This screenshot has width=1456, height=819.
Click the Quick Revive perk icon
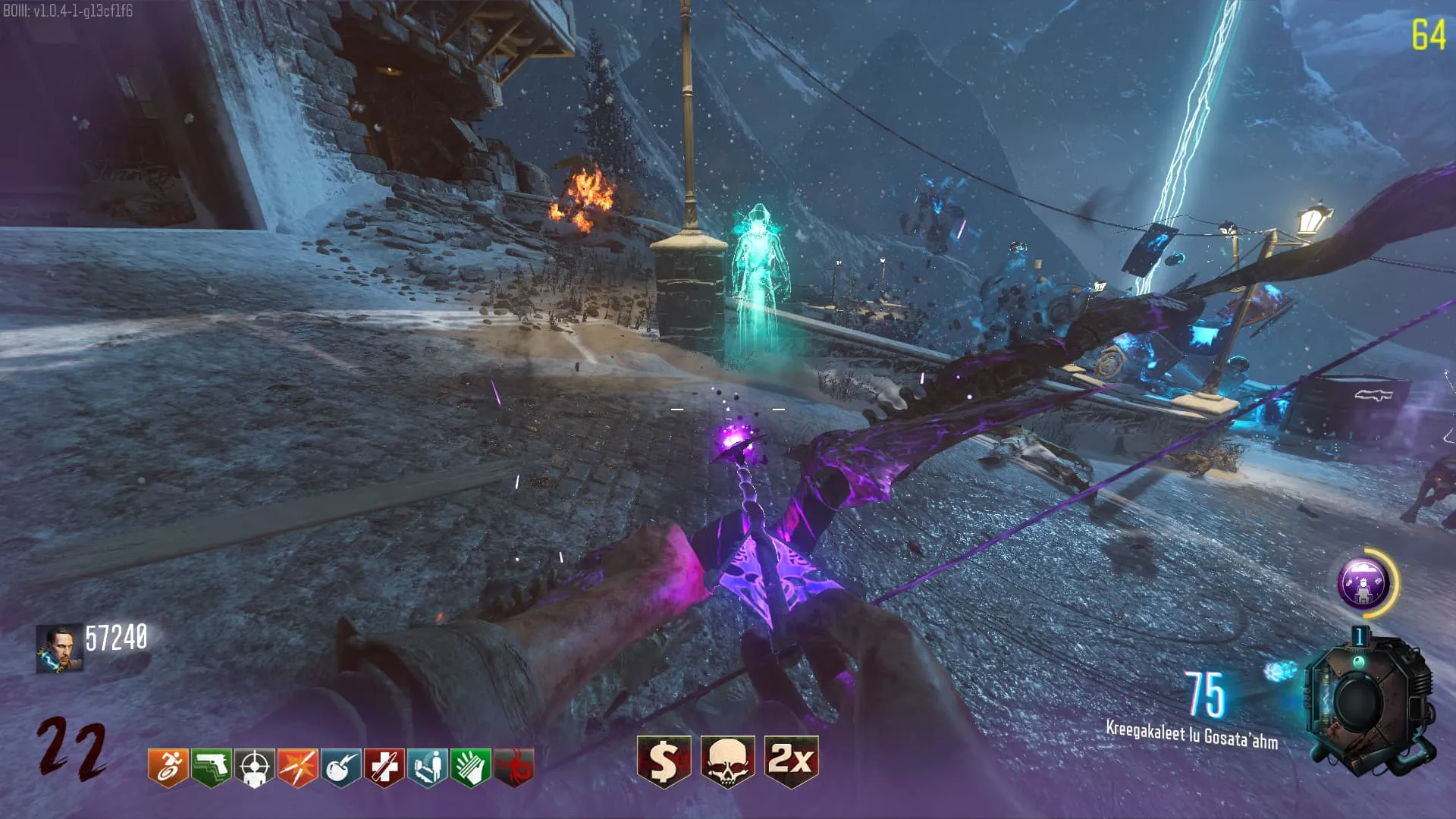pos(427,767)
